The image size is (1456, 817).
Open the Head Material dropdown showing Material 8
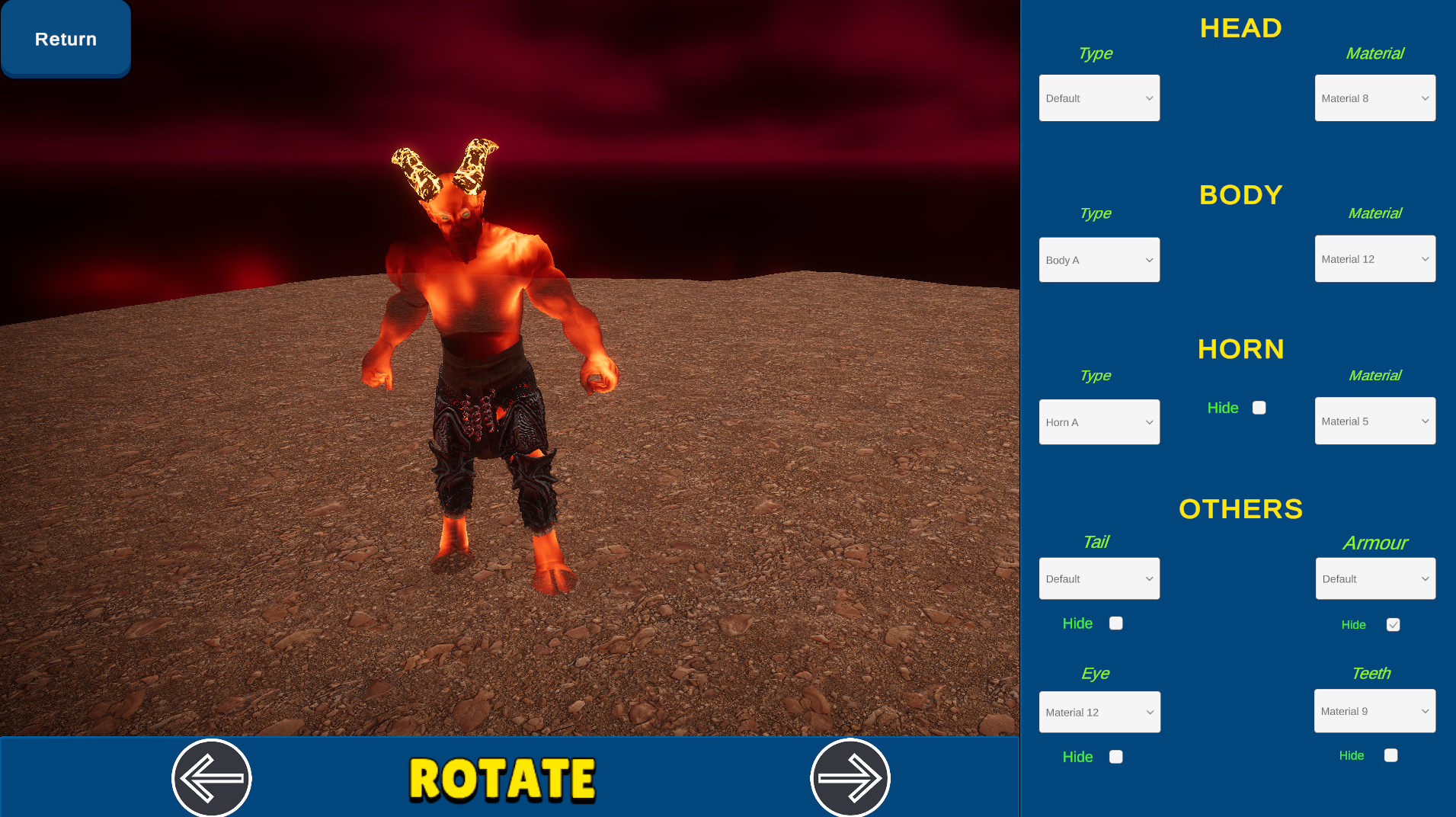1374,98
